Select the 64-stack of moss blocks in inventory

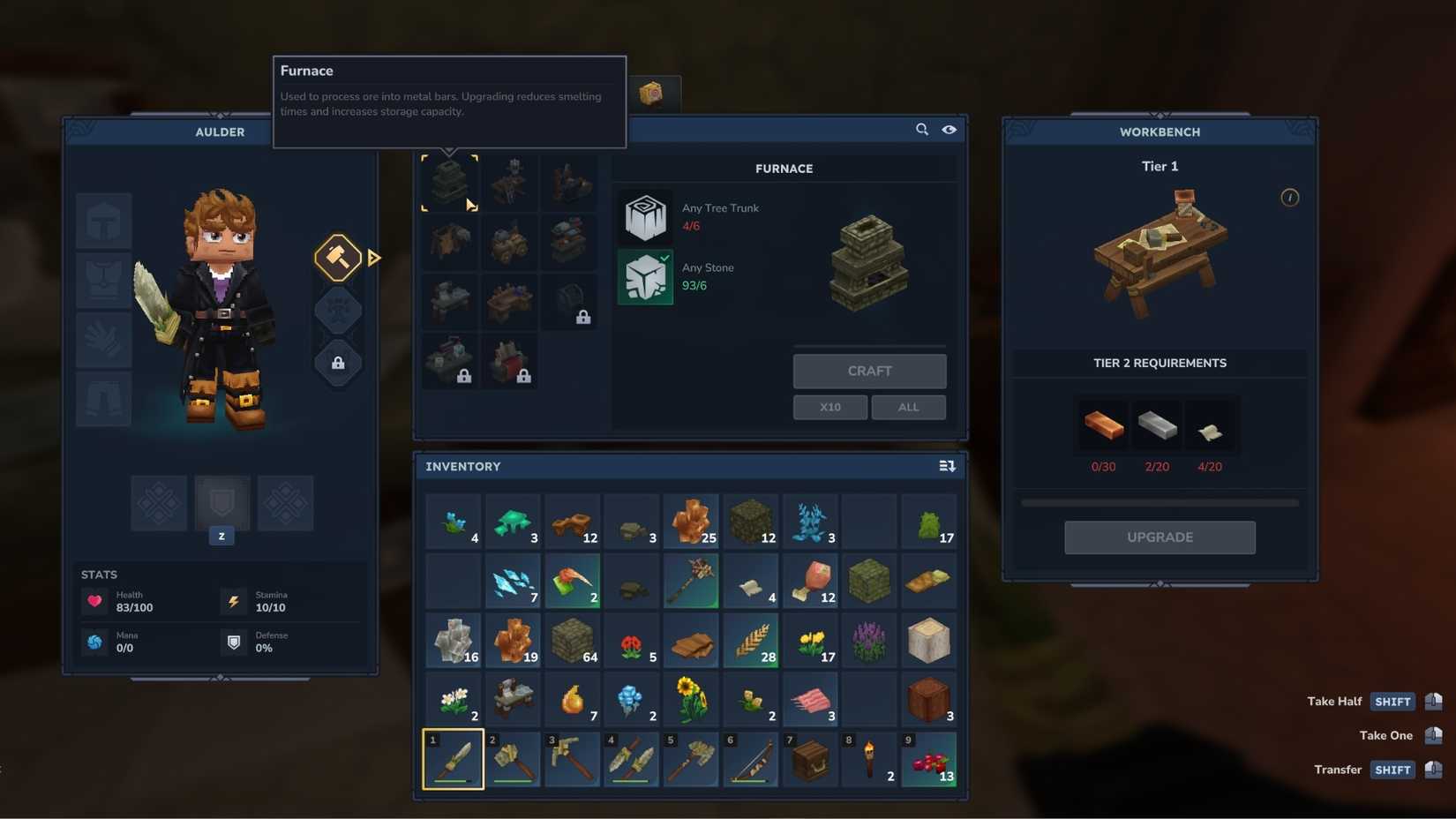(572, 641)
